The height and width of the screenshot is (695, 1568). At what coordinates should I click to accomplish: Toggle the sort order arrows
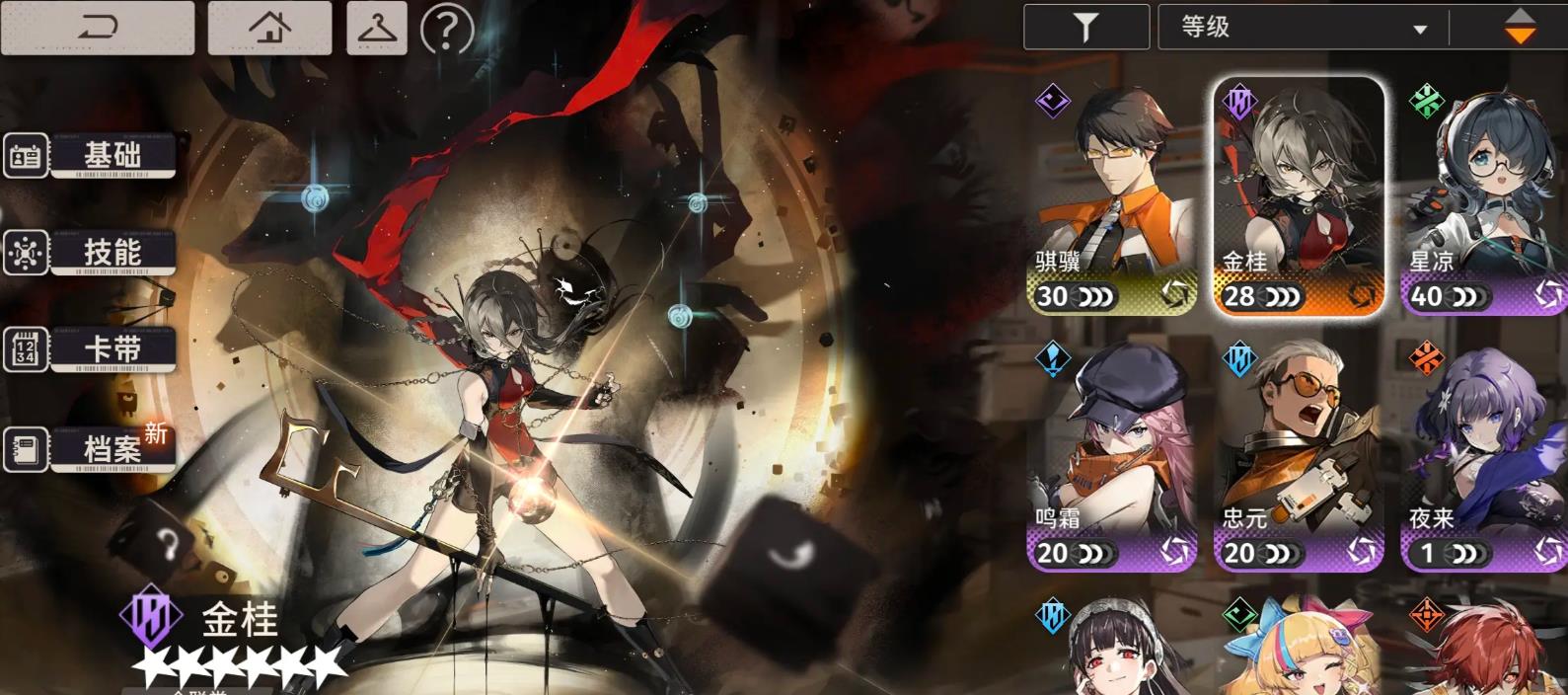1519,28
